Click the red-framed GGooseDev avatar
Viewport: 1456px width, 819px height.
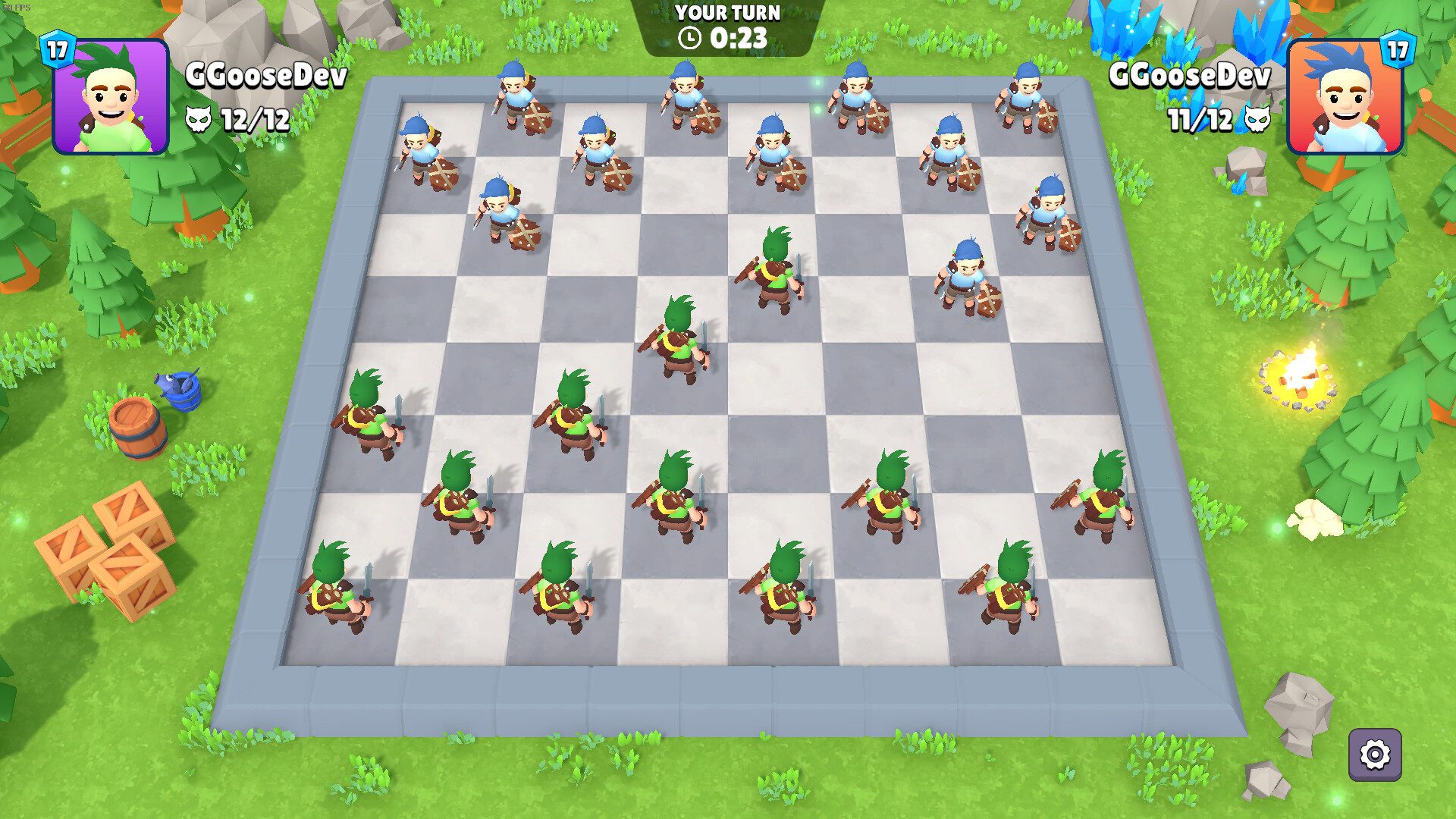tap(1345, 99)
